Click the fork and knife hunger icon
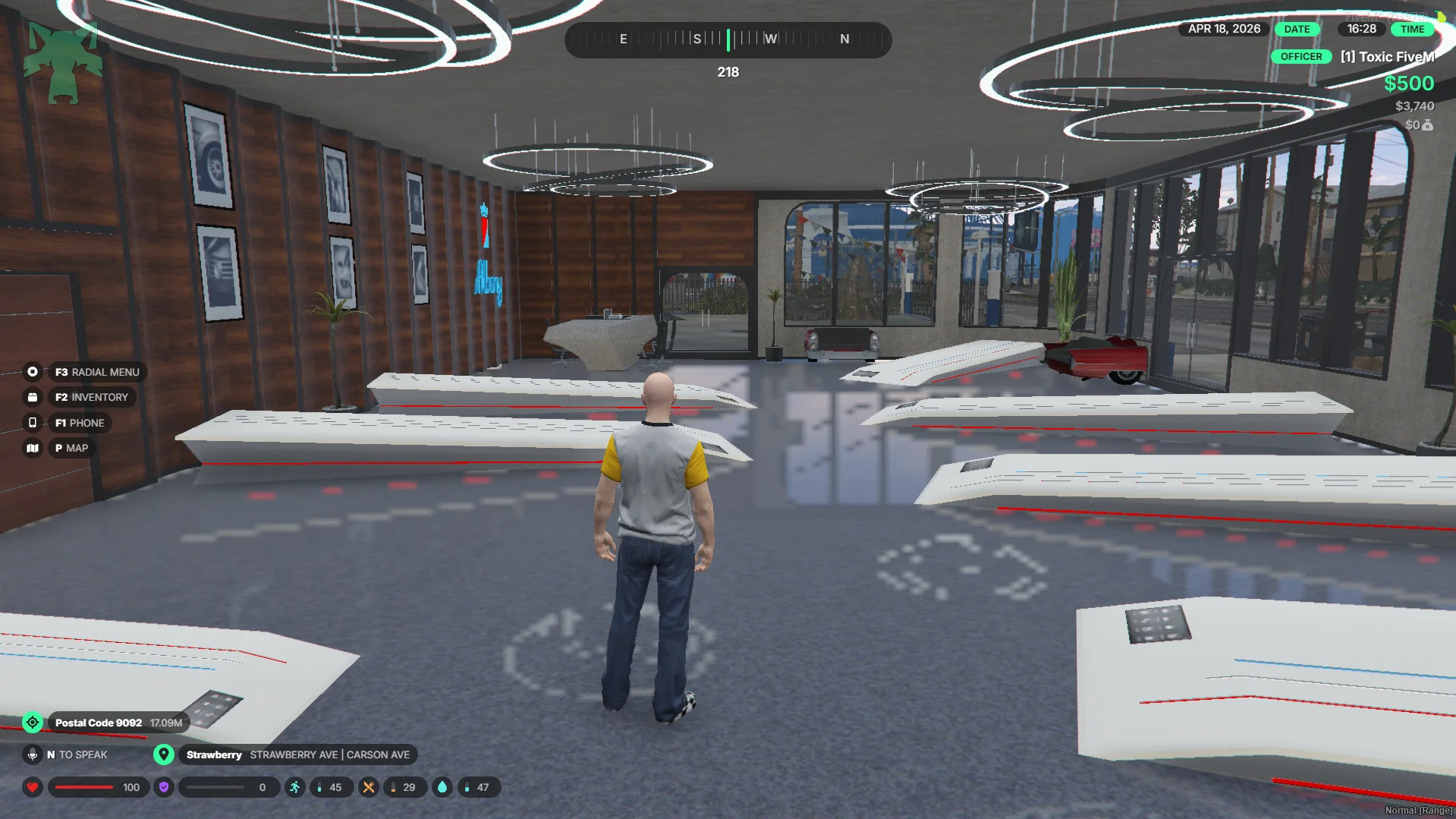1456x819 pixels. (x=369, y=787)
